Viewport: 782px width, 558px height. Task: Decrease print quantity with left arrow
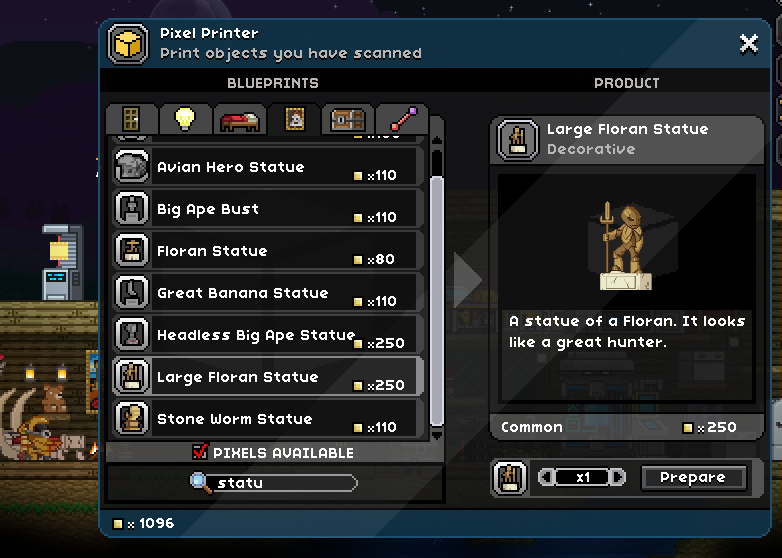tap(546, 478)
